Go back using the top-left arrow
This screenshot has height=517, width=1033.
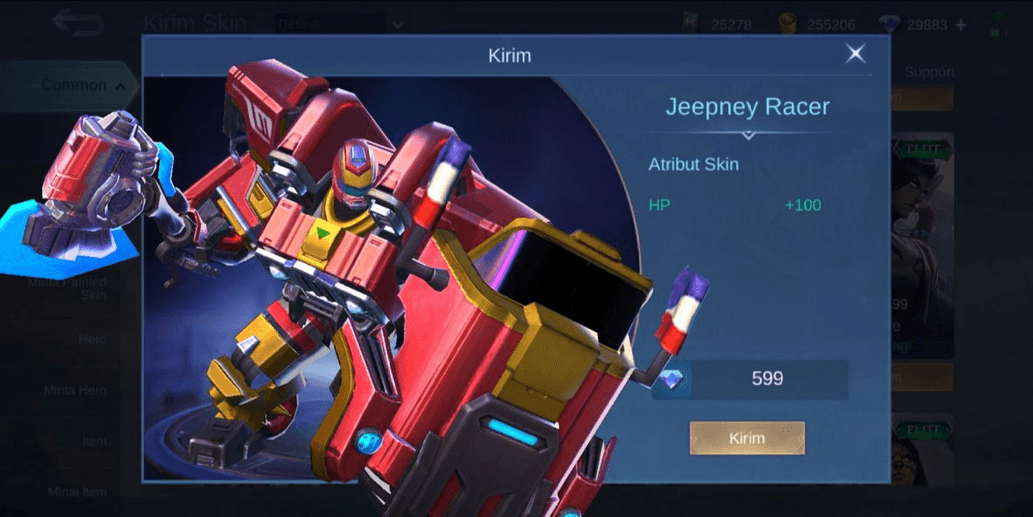click(x=78, y=22)
